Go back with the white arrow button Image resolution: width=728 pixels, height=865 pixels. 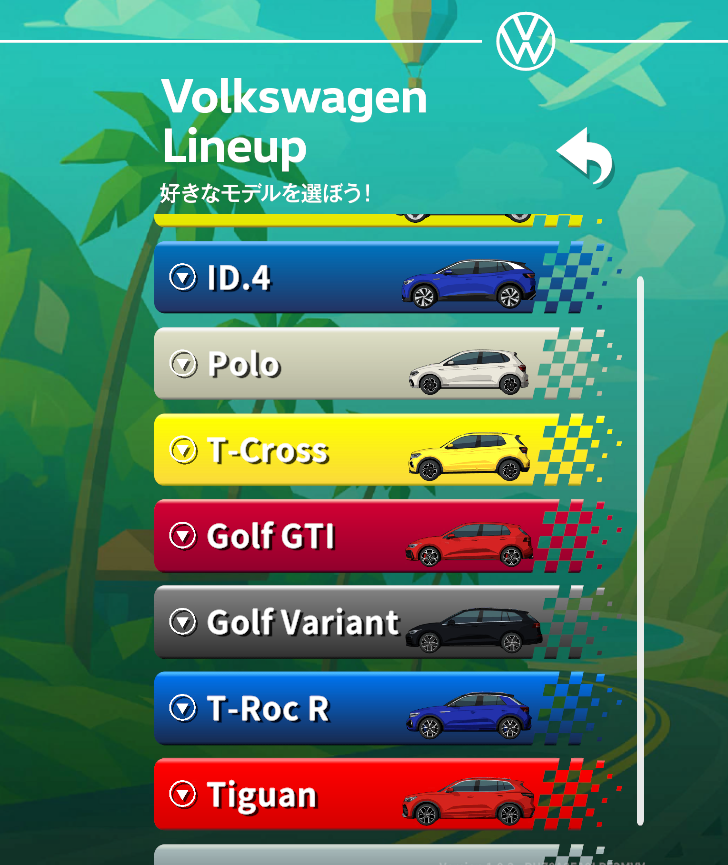(x=585, y=157)
